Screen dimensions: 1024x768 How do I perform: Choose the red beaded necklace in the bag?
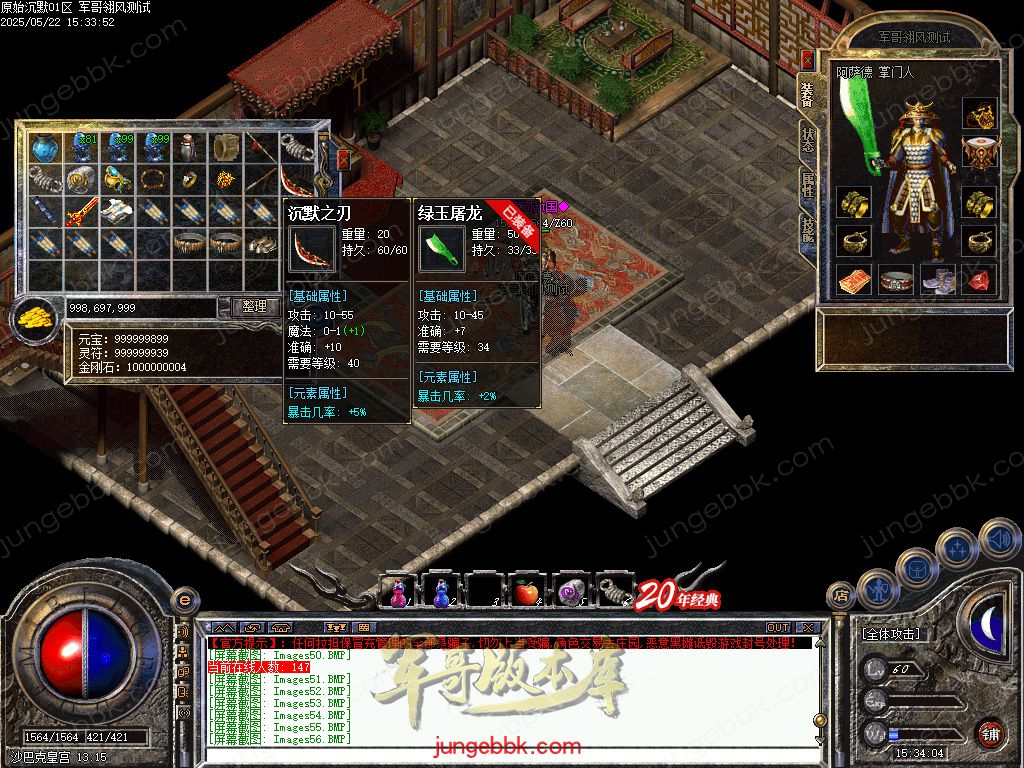pos(154,180)
